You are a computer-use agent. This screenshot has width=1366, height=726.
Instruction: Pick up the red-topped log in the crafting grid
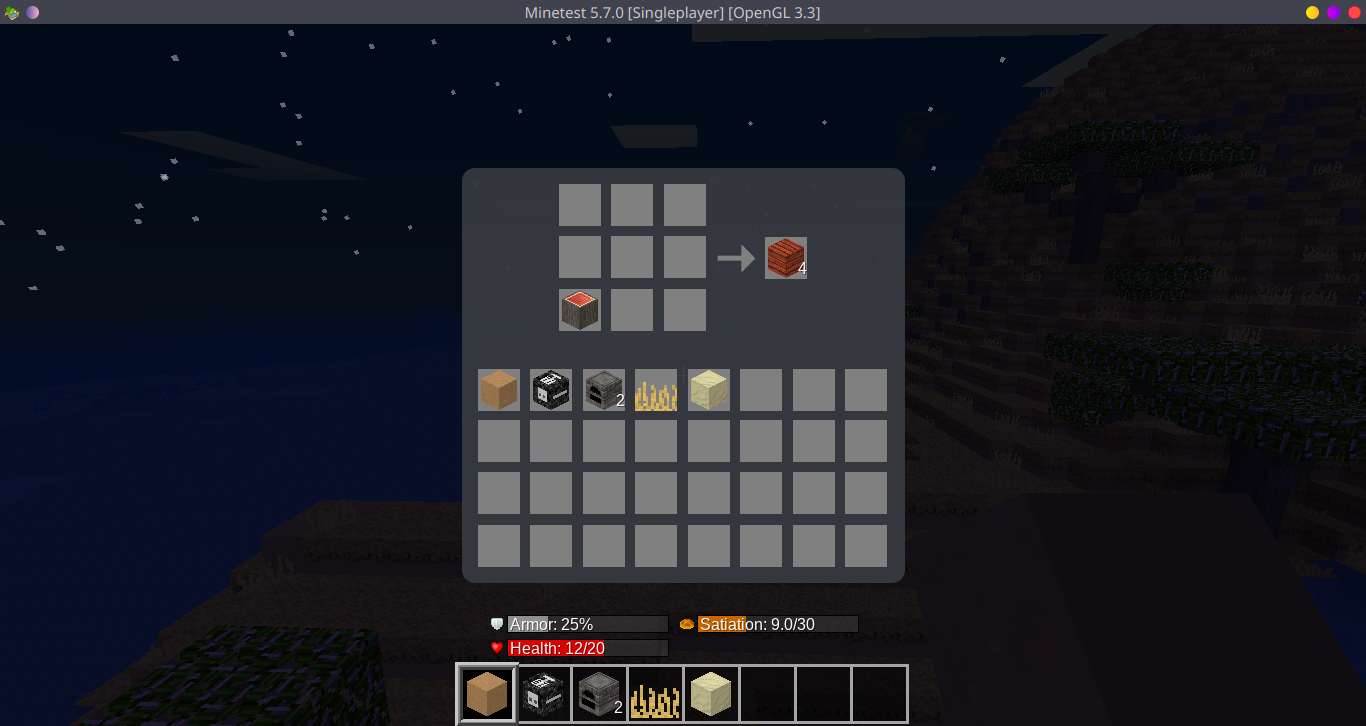click(x=580, y=310)
